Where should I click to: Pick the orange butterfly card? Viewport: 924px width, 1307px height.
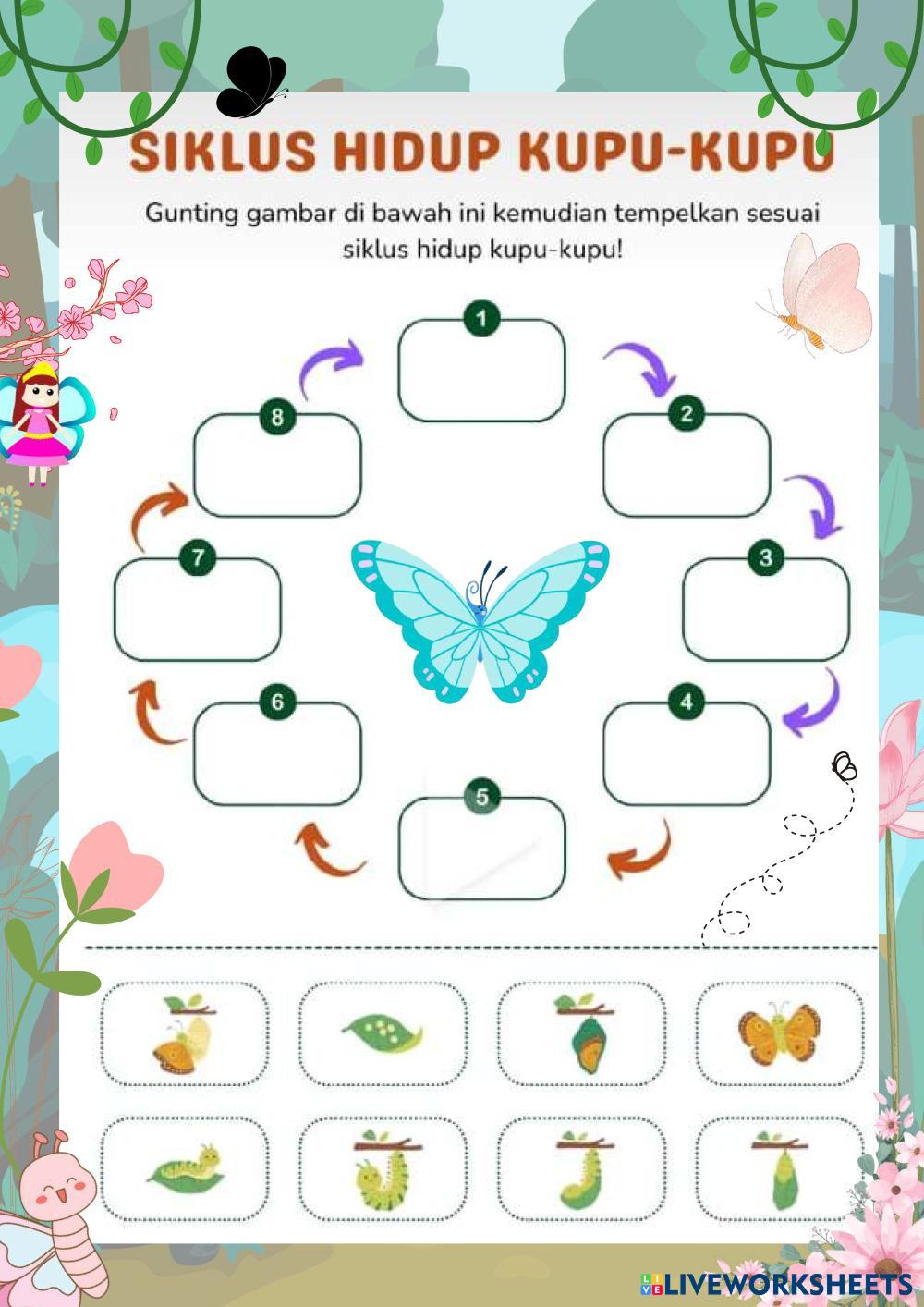[x=779, y=1033]
